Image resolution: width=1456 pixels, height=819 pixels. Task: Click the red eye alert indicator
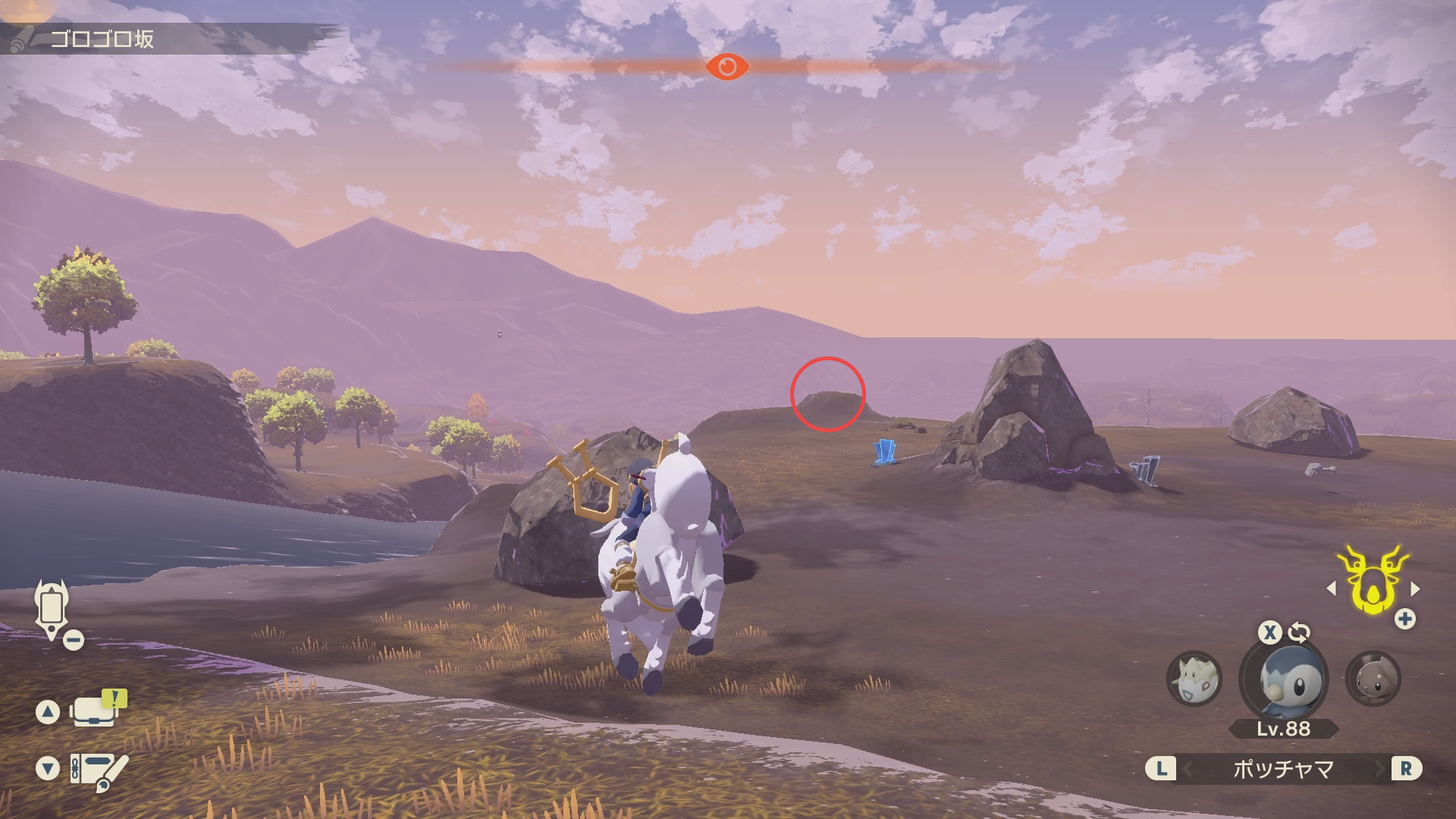(x=726, y=67)
